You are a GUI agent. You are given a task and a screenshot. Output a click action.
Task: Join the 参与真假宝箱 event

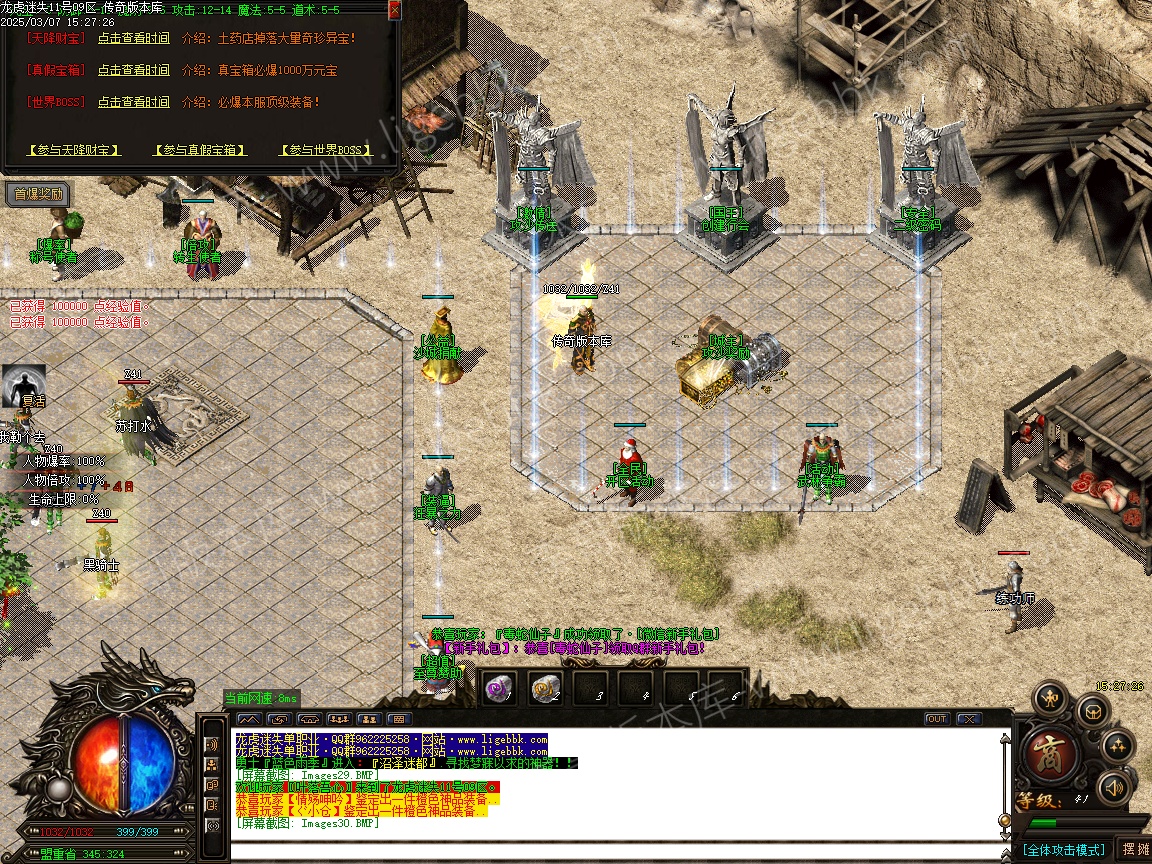click(x=200, y=150)
